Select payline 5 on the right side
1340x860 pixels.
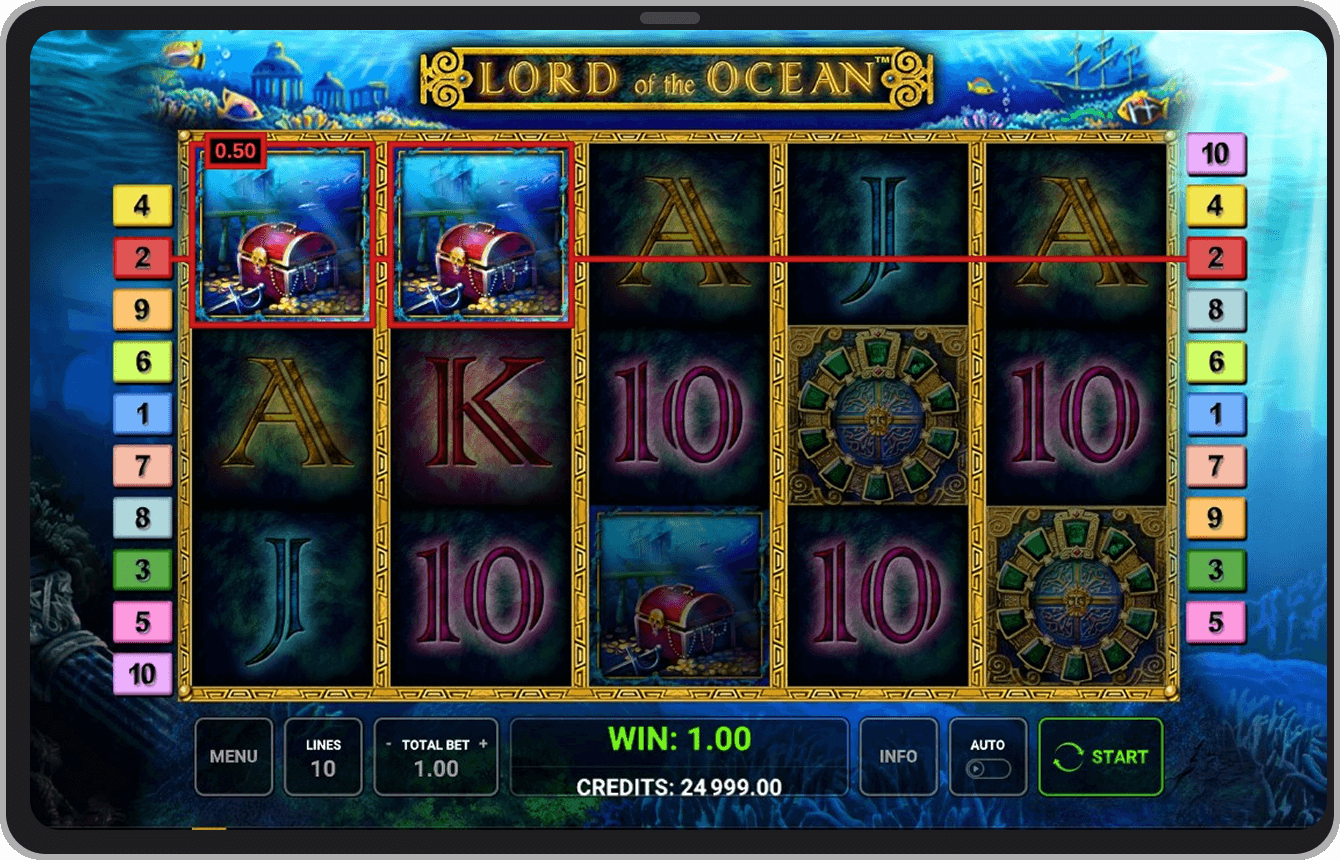tap(1215, 623)
